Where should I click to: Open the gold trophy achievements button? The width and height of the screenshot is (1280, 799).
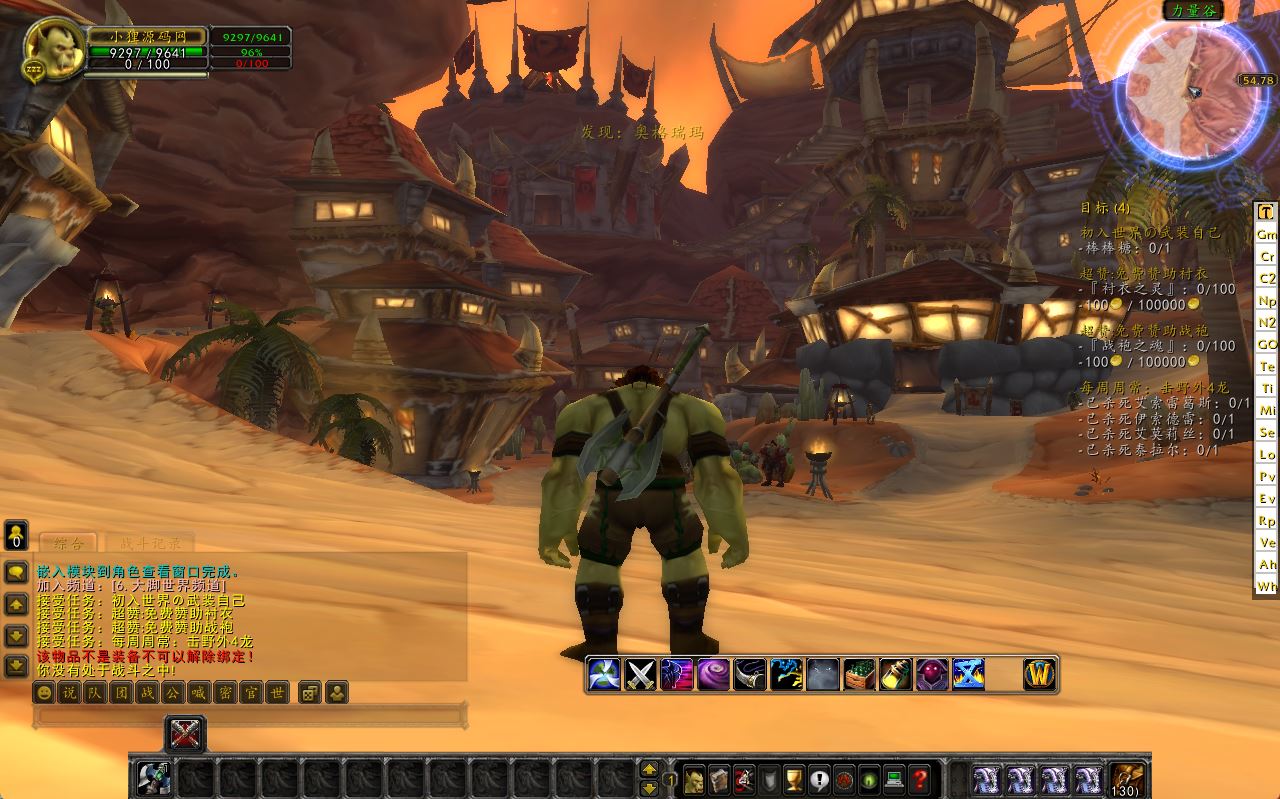pos(794,779)
